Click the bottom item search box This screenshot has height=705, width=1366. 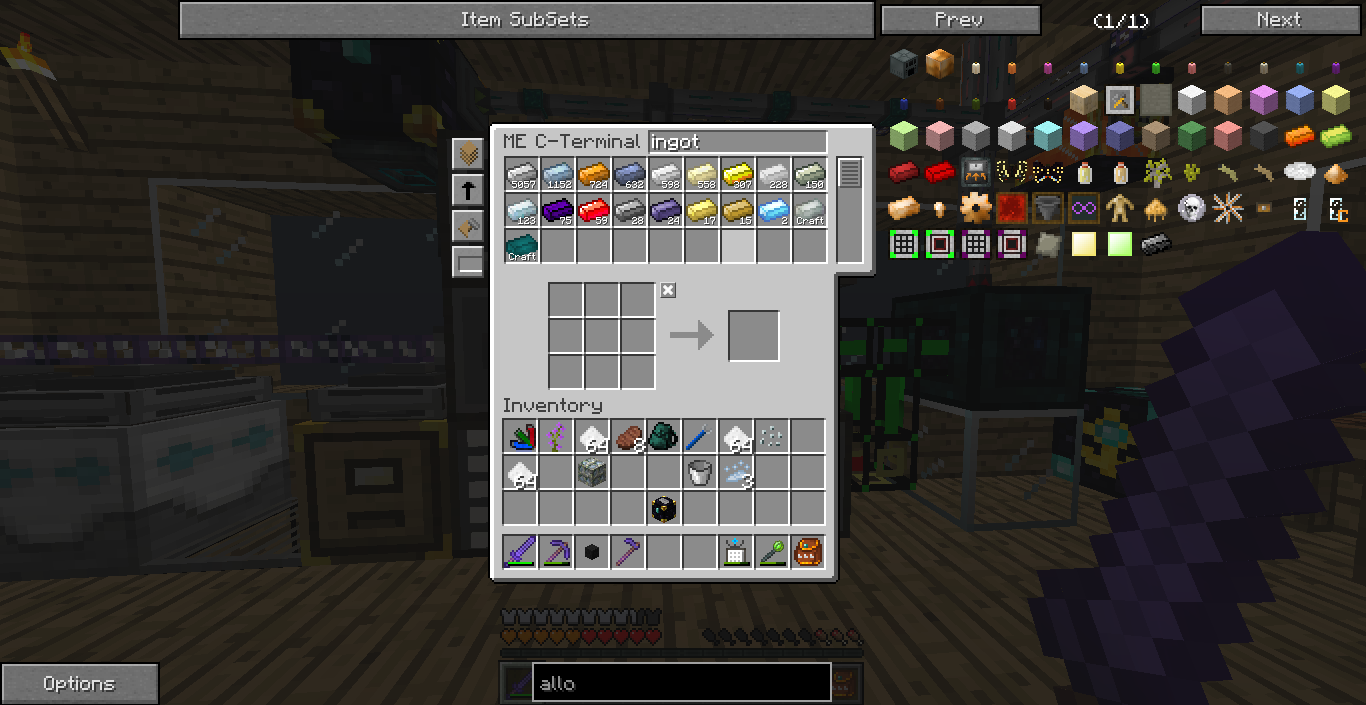680,683
